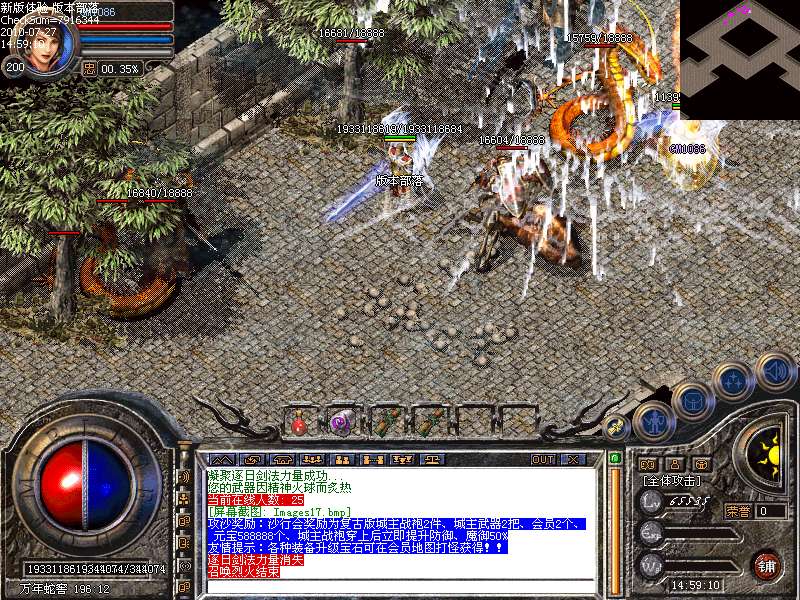Click the 忠 loyalty icon
The width and height of the screenshot is (800, 600).
[89, 68]
